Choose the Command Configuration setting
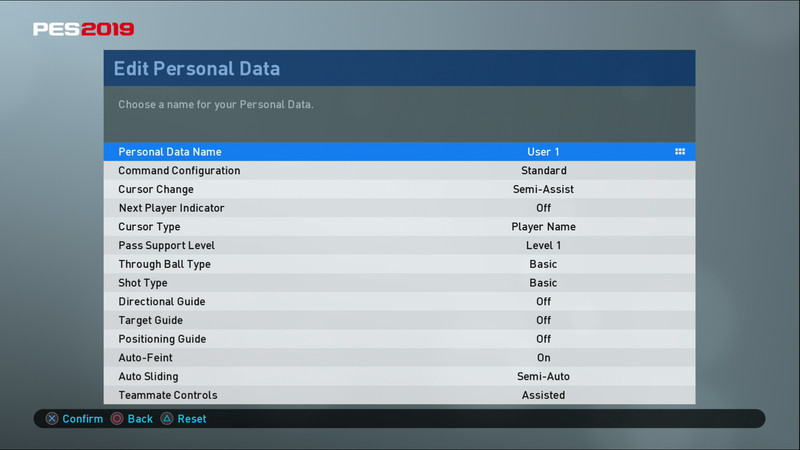This screenshot has width=800, height=450. 400,171
